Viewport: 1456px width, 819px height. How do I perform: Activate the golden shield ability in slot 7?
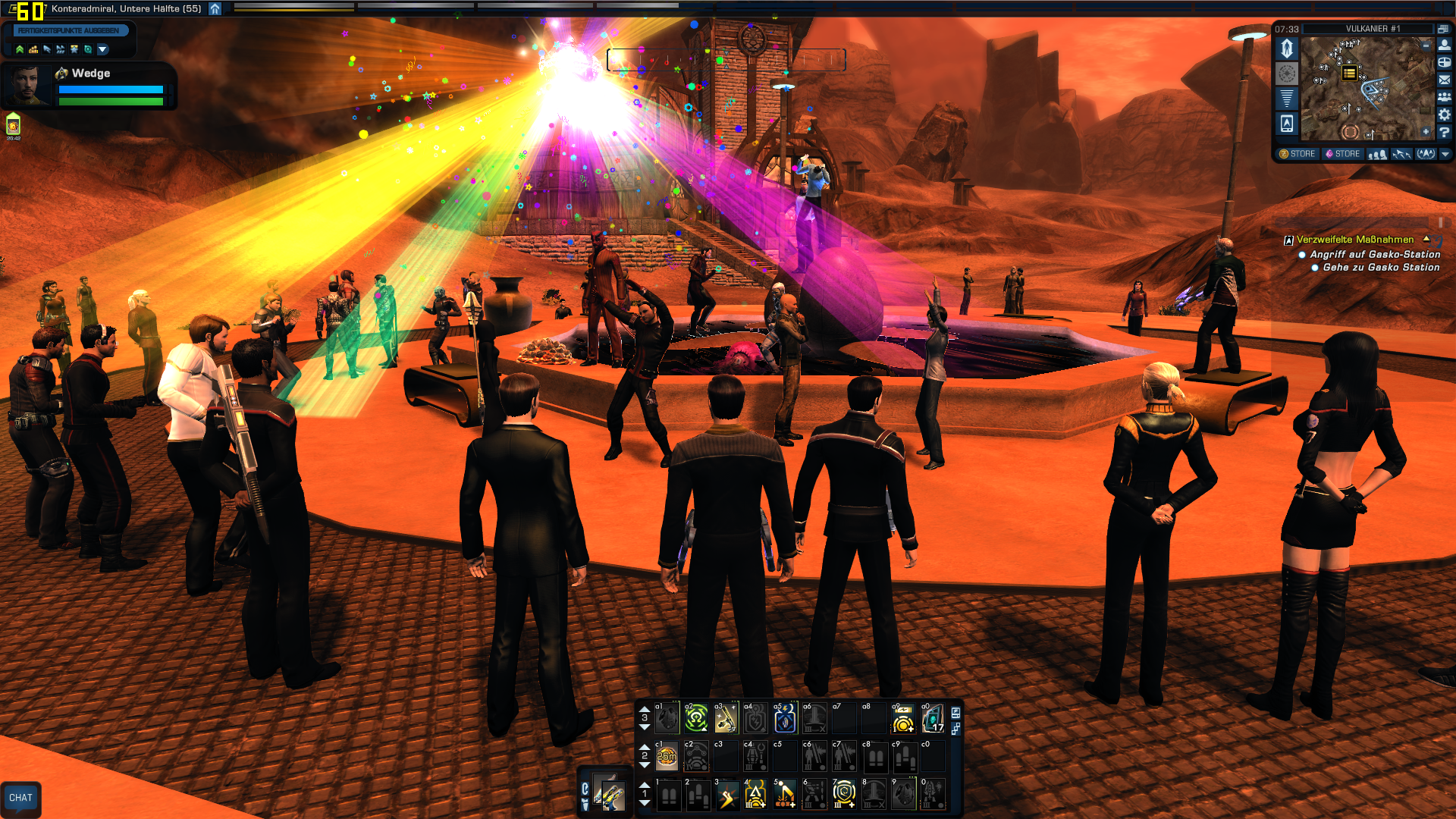[x=844, y=794]
